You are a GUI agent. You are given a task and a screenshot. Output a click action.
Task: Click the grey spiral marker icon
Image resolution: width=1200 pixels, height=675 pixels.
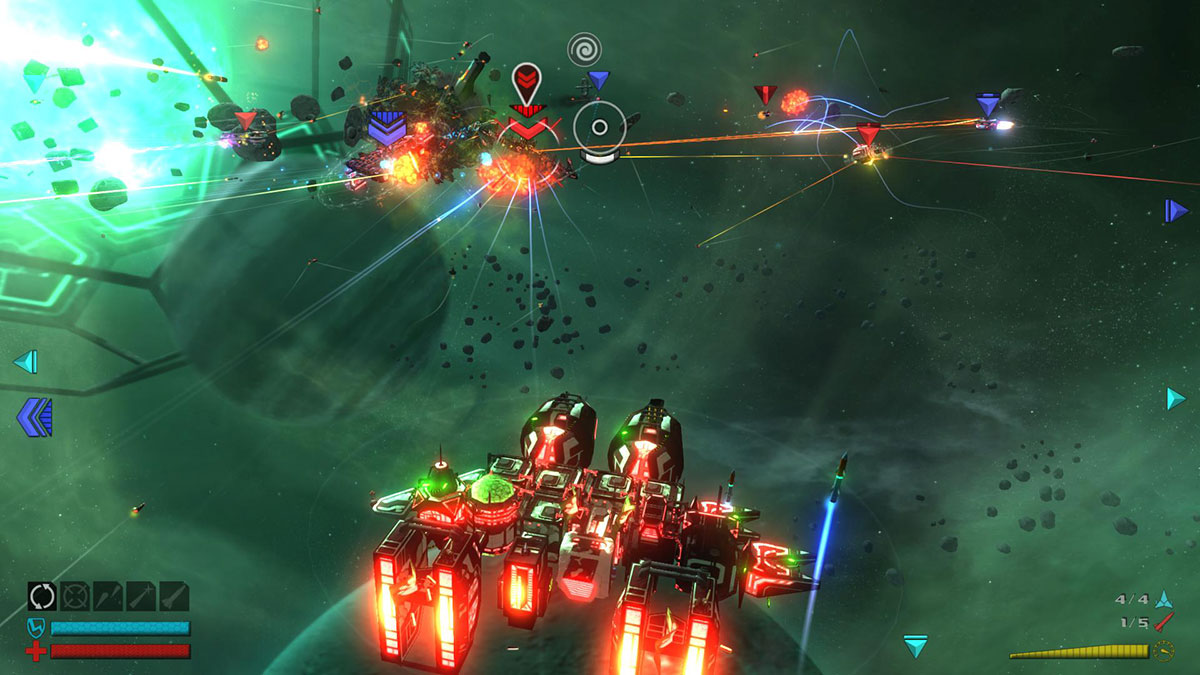(584, 49)
